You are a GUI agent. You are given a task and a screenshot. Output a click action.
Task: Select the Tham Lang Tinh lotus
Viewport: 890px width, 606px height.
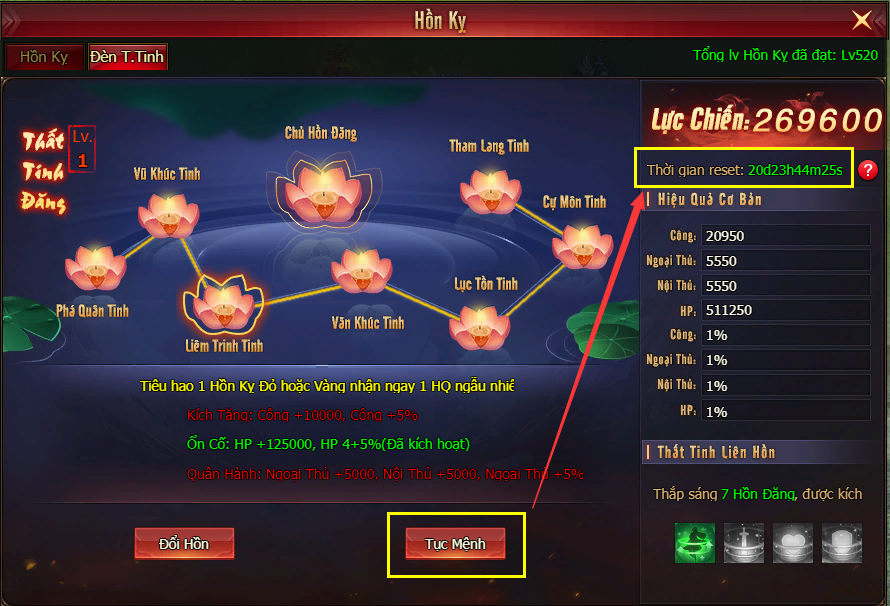click(x=491, y=190)
